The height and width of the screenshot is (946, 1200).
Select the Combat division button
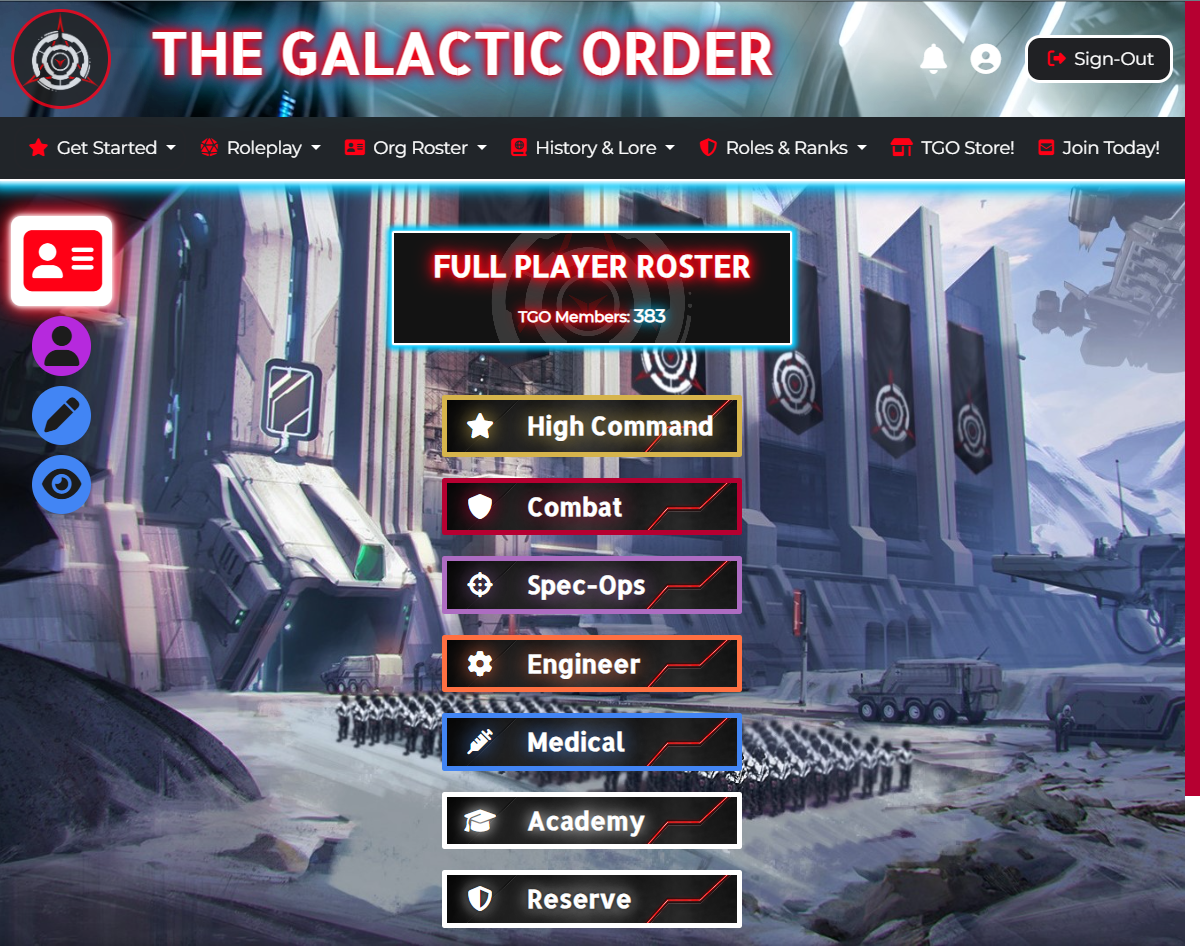click(591, 507)
